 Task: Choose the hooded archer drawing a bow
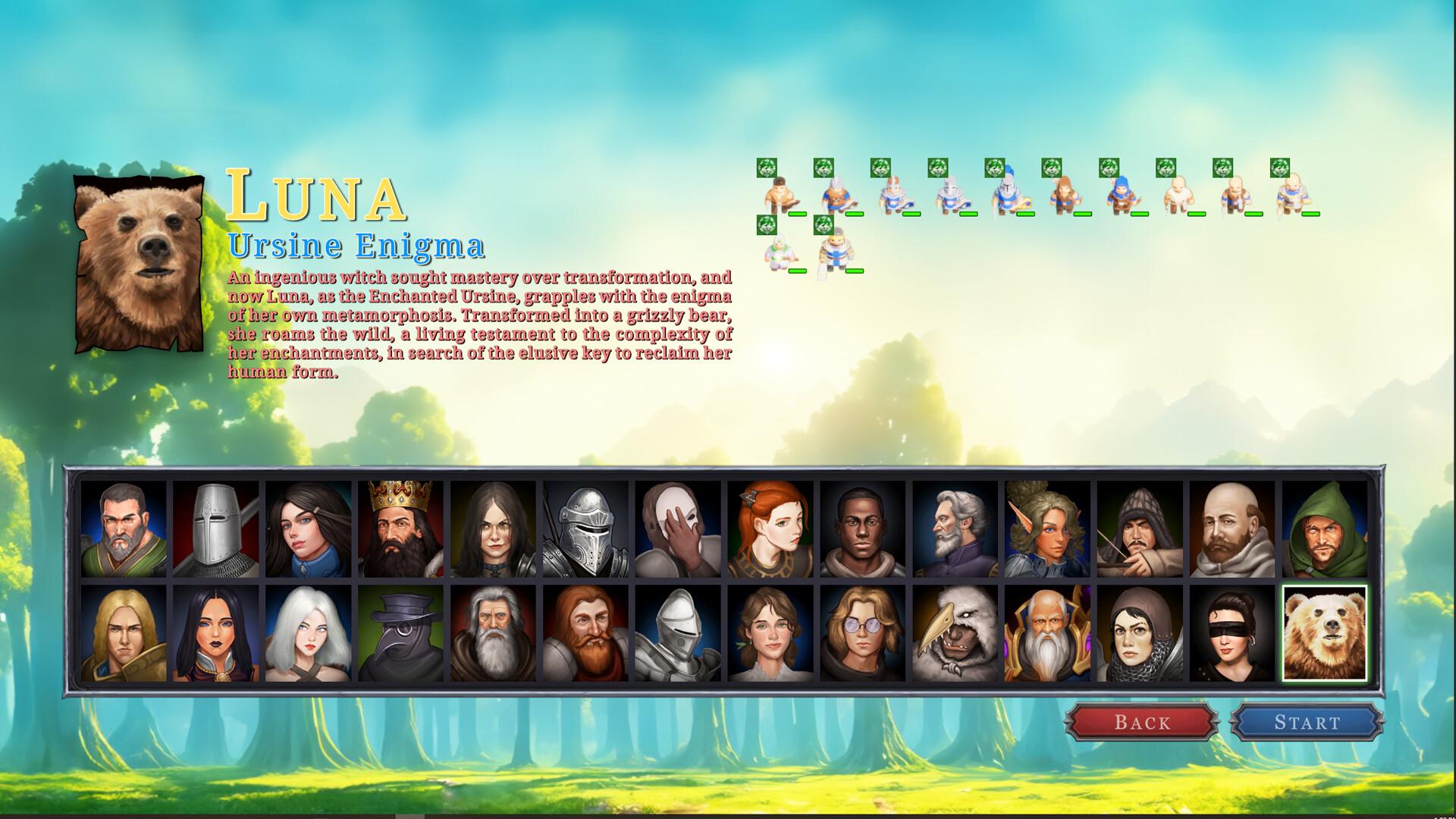(x=1140, y=529)
